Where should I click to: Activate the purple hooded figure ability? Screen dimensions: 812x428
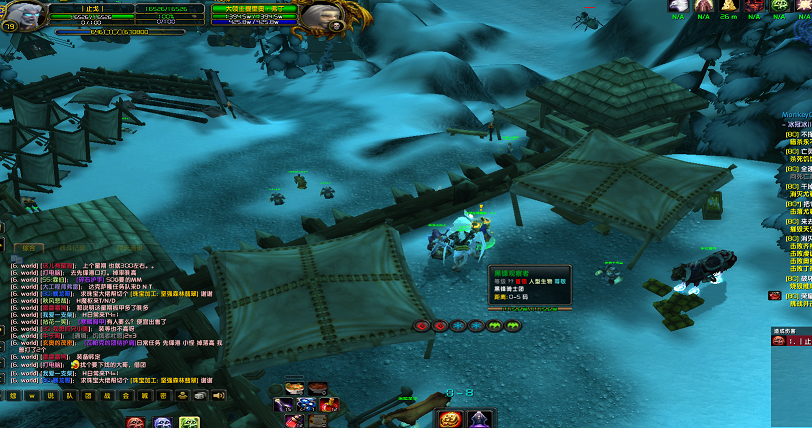479,418
